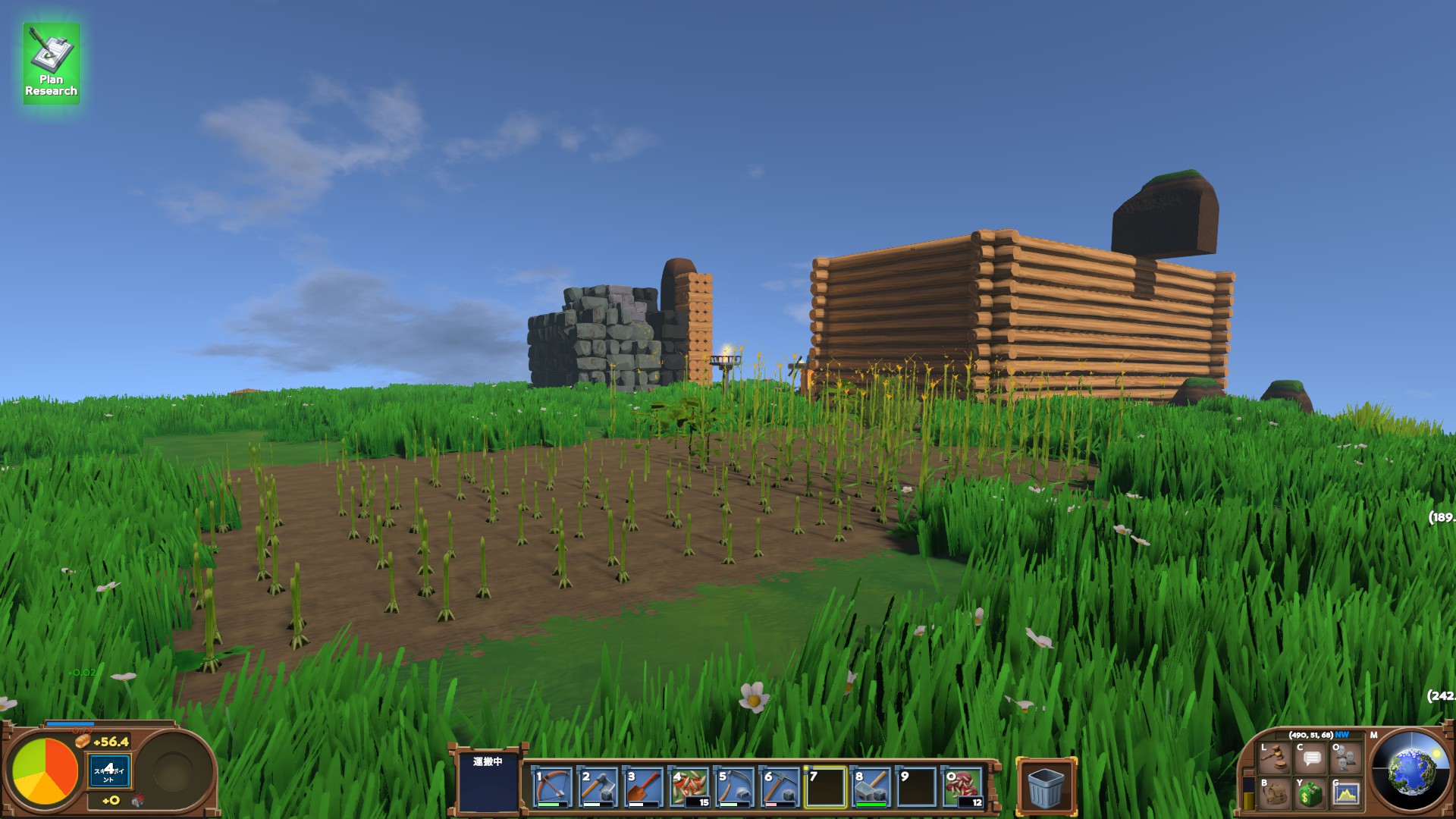The image size is (1456, 819).
Task: Equip the axe in slot 2
Action: (598, 787)
